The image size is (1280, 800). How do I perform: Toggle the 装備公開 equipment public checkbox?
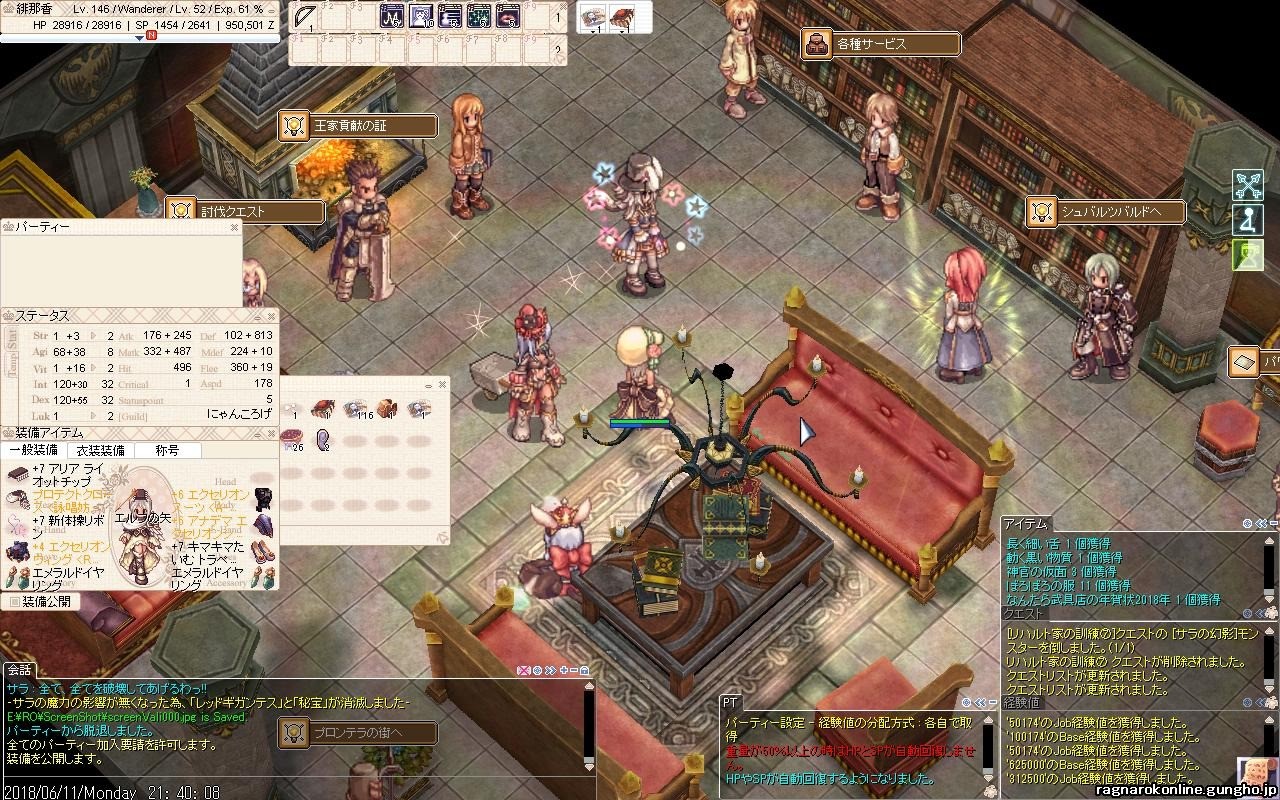click(x=13, y=602)
